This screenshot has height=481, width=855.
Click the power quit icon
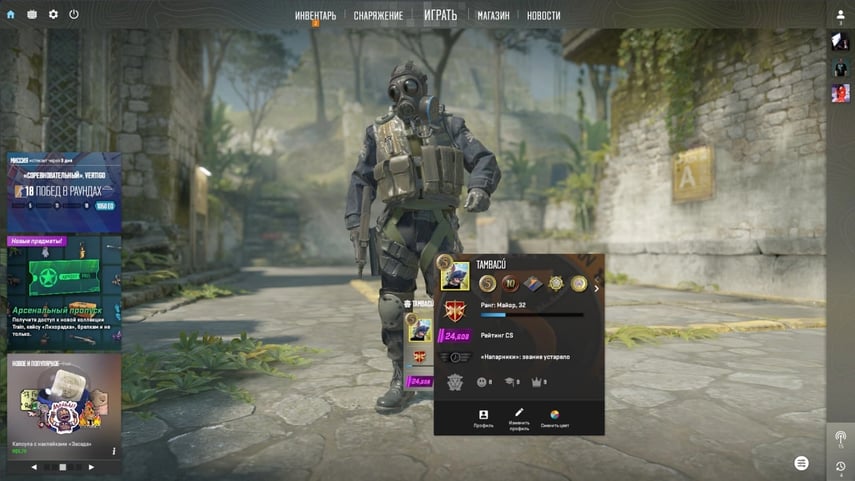(74, 15)
